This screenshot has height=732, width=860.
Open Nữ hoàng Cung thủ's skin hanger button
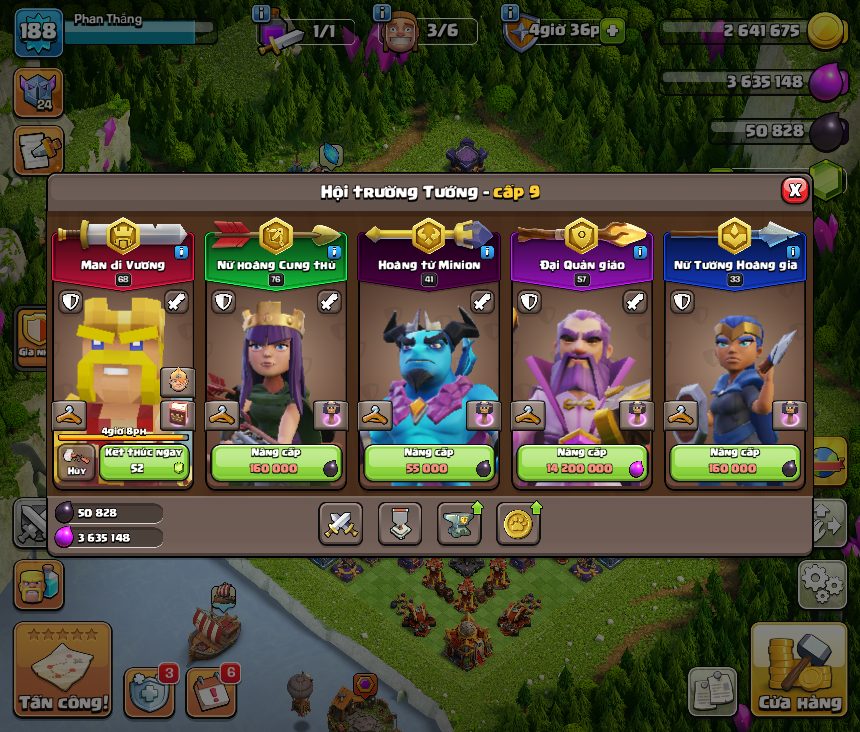pos(221,414)
